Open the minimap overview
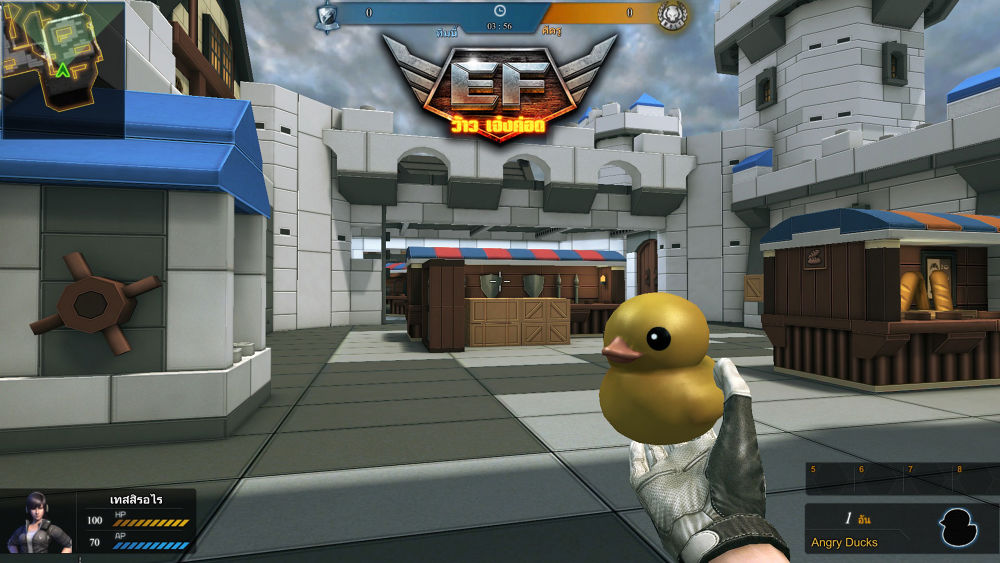 coord(63,69)
